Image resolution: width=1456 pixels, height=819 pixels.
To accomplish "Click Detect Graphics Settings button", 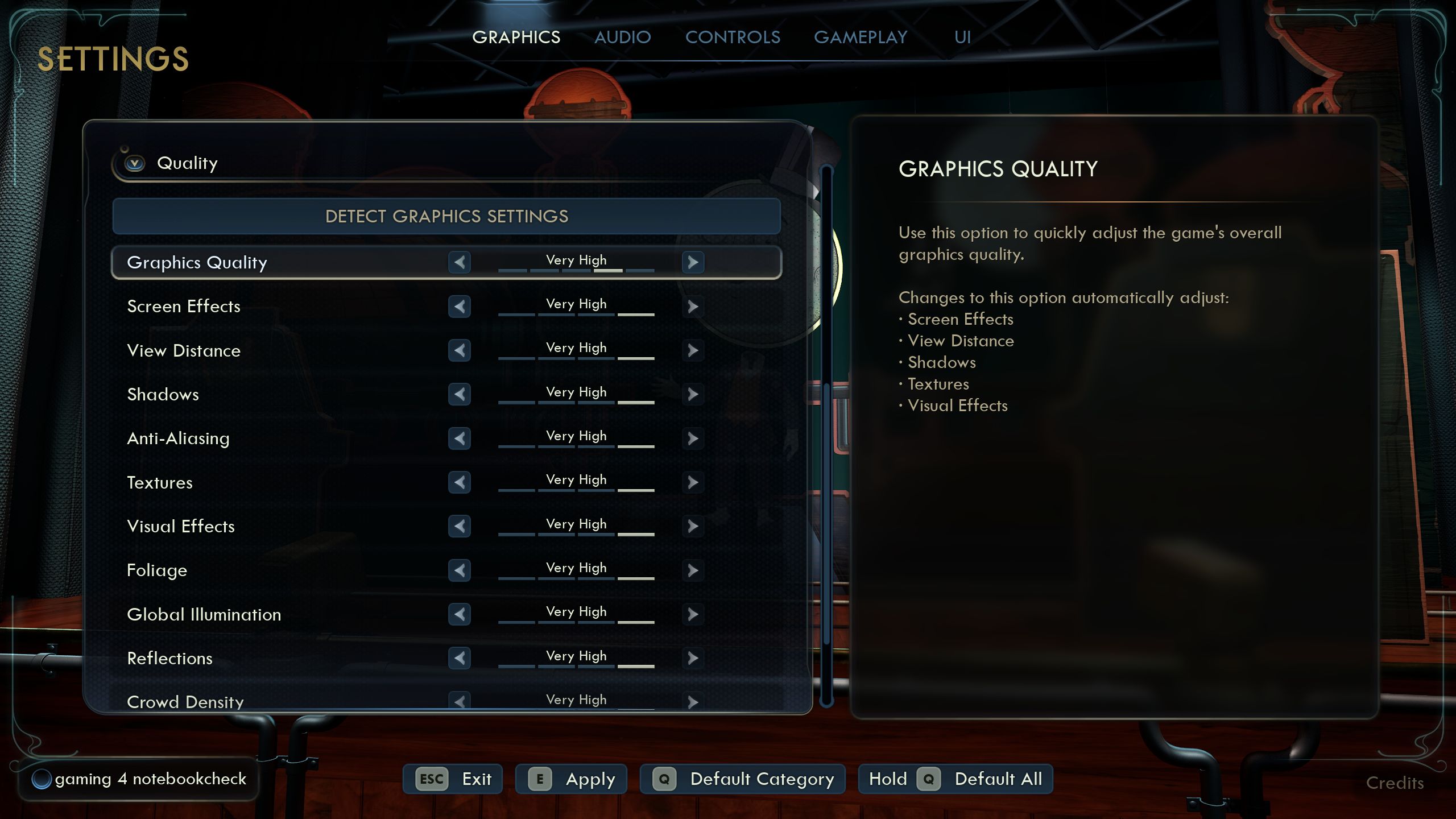I will tap(446, 216).
